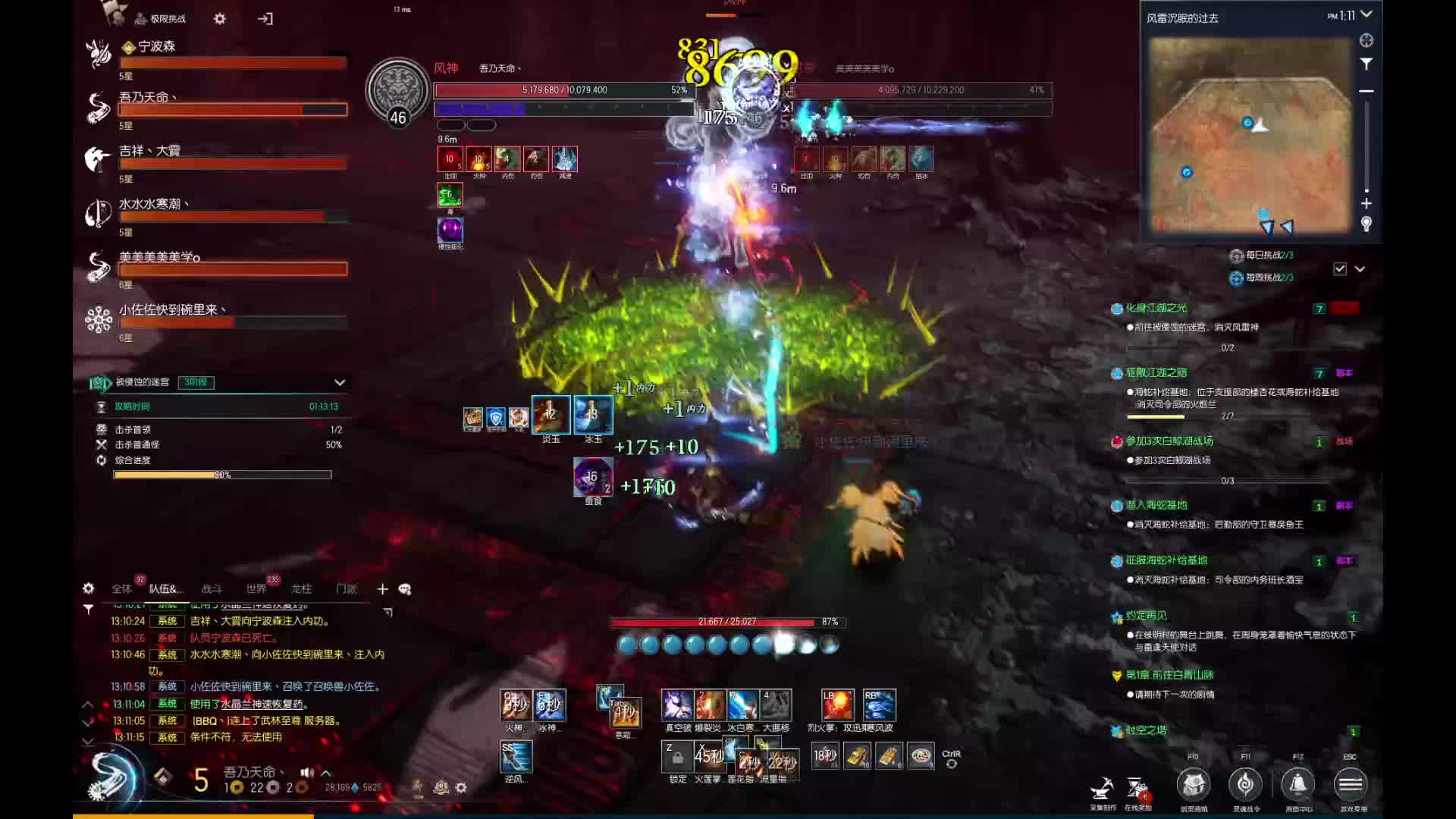The width and height of the screenshot is (1456, 819).
Task: Use the 烈火掌 skill icon
Action: [x=838, y=705]
